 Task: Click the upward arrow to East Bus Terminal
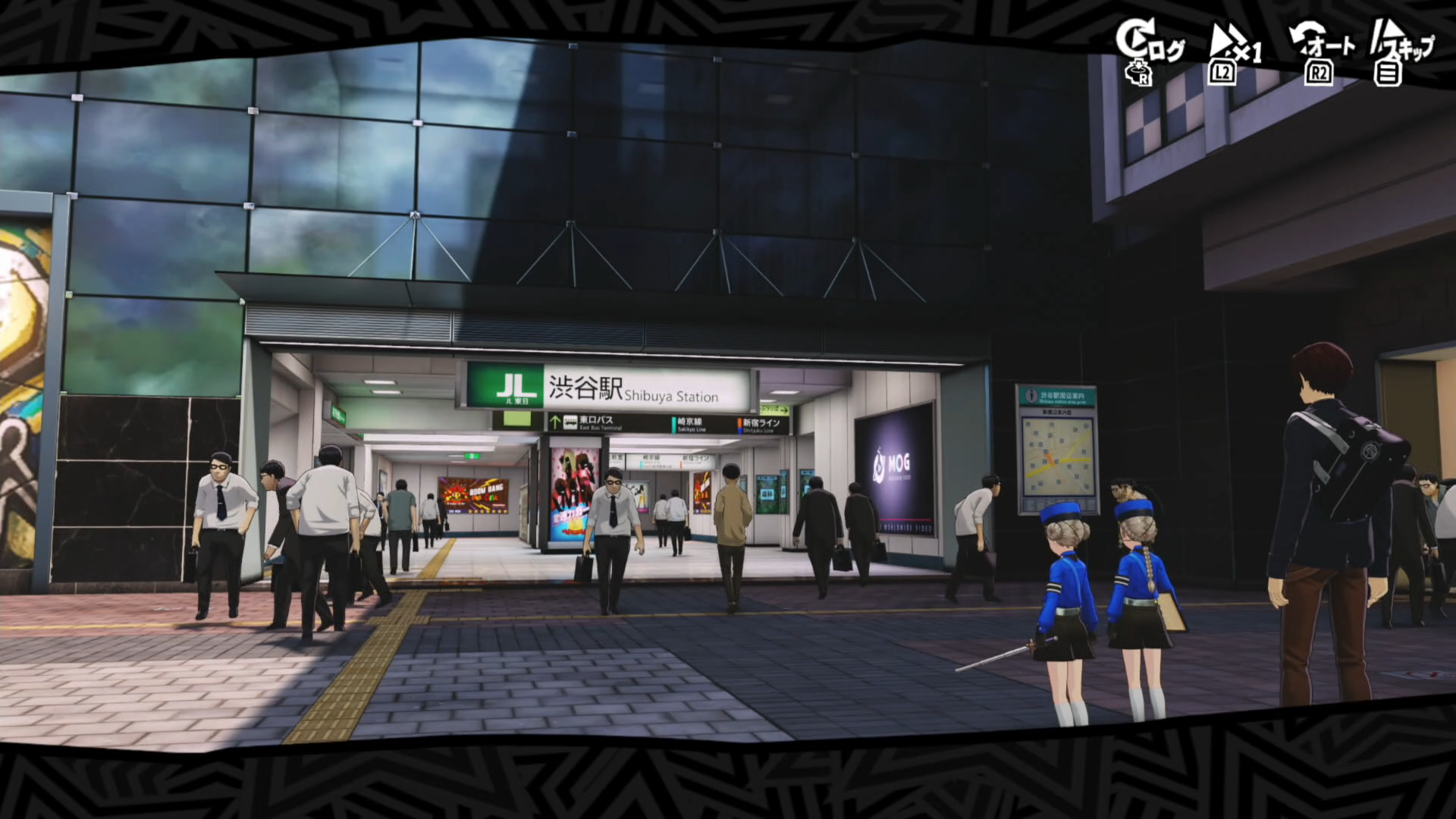point(554,422)
